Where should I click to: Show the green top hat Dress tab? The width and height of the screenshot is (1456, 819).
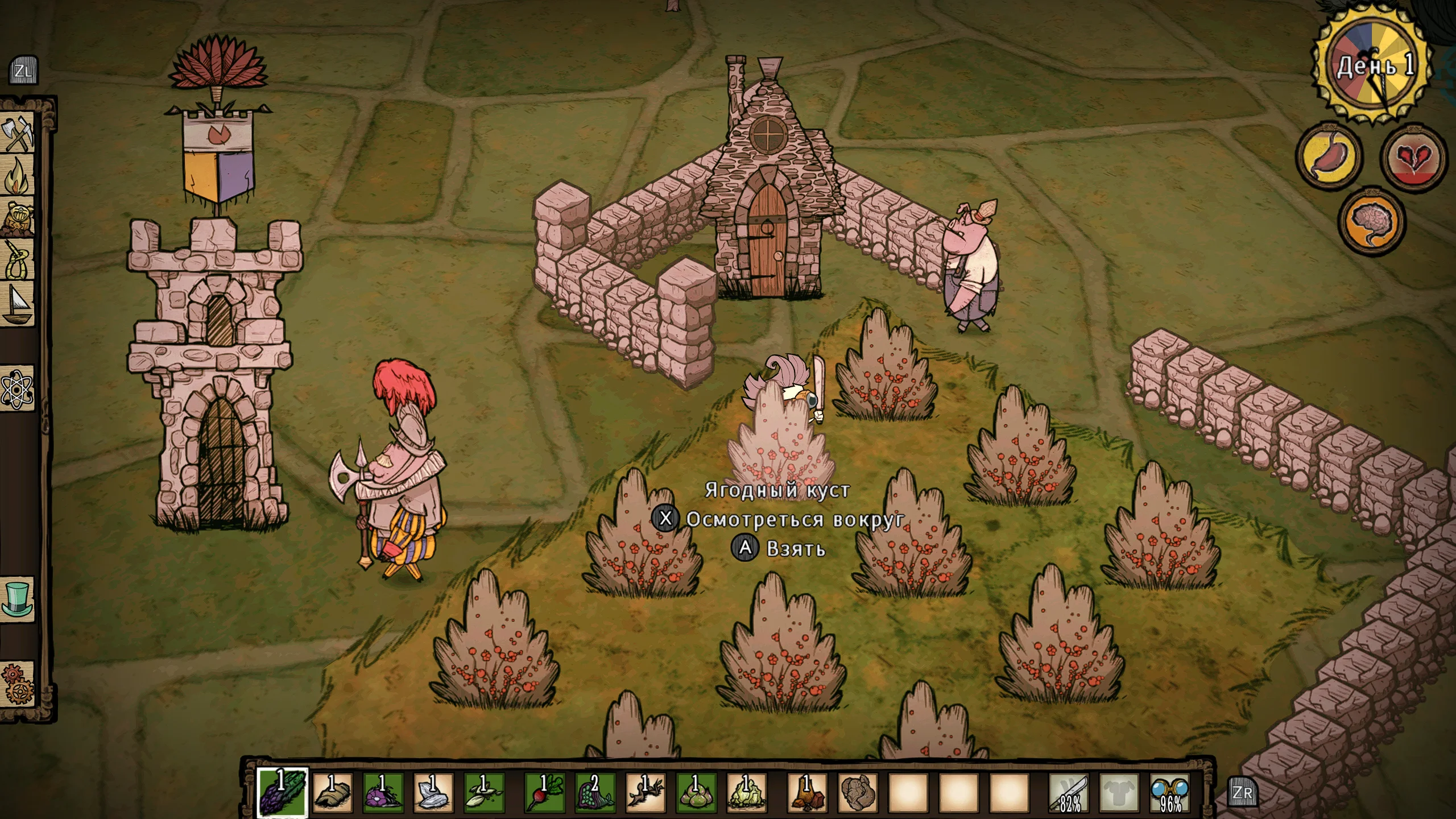pos(19,599)
